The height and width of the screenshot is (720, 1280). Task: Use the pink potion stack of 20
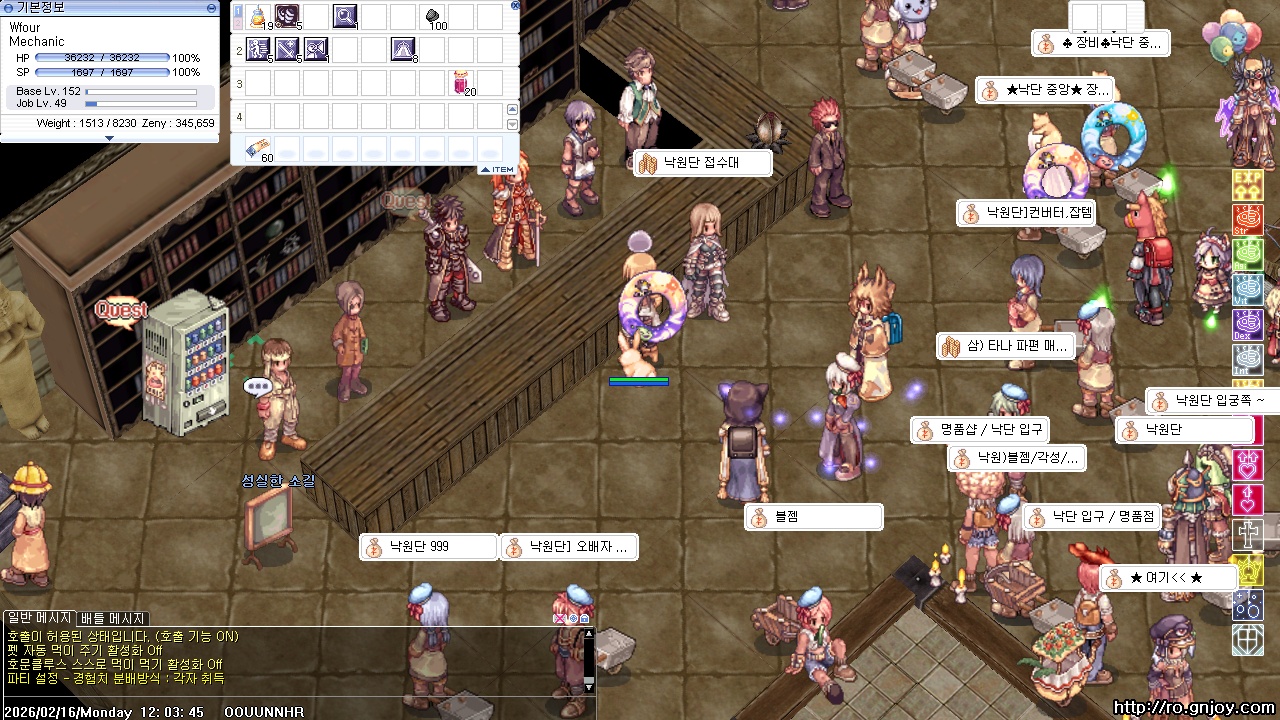(461, 82)
